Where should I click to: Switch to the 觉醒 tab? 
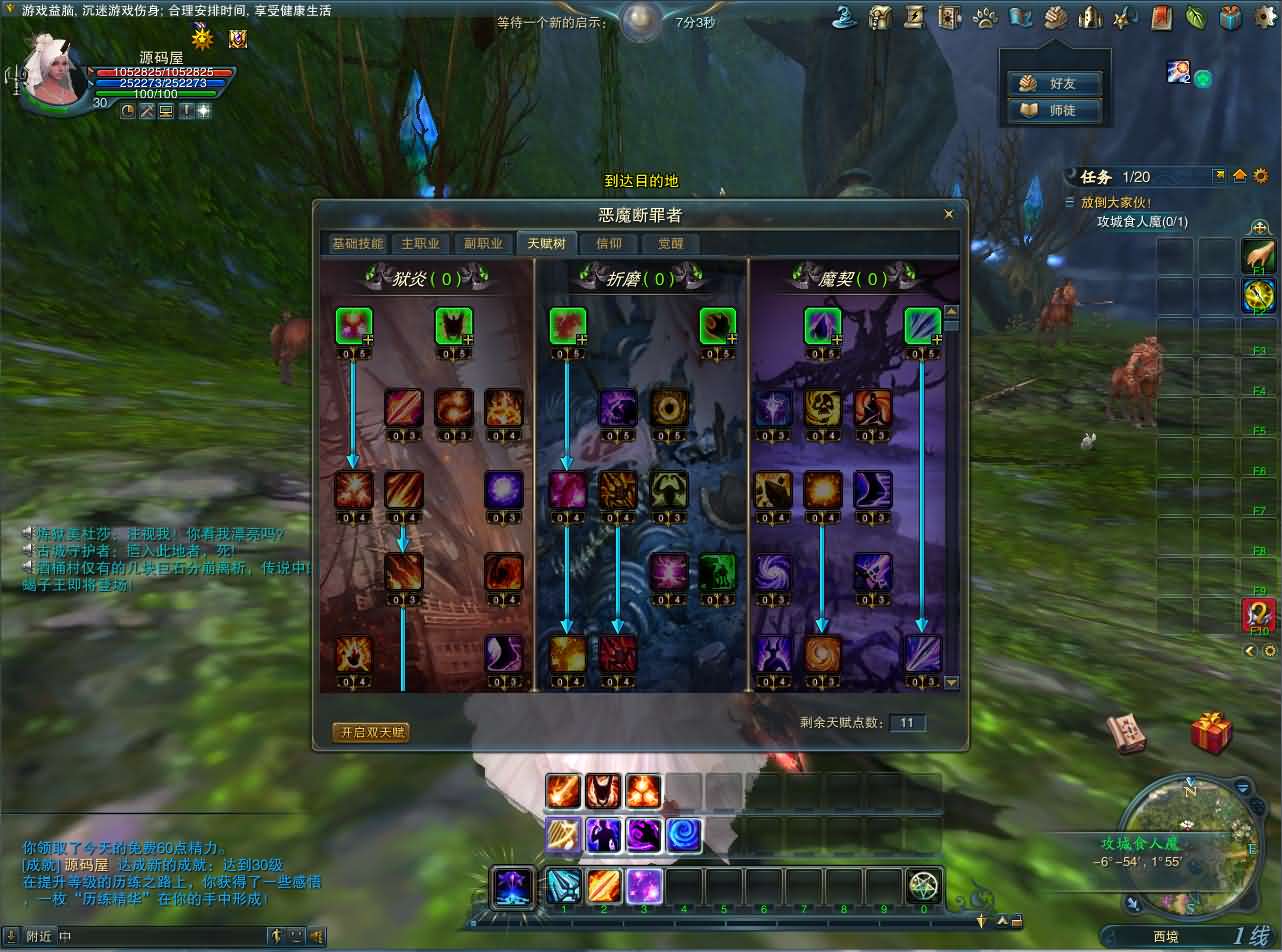(x=670, y=243)
